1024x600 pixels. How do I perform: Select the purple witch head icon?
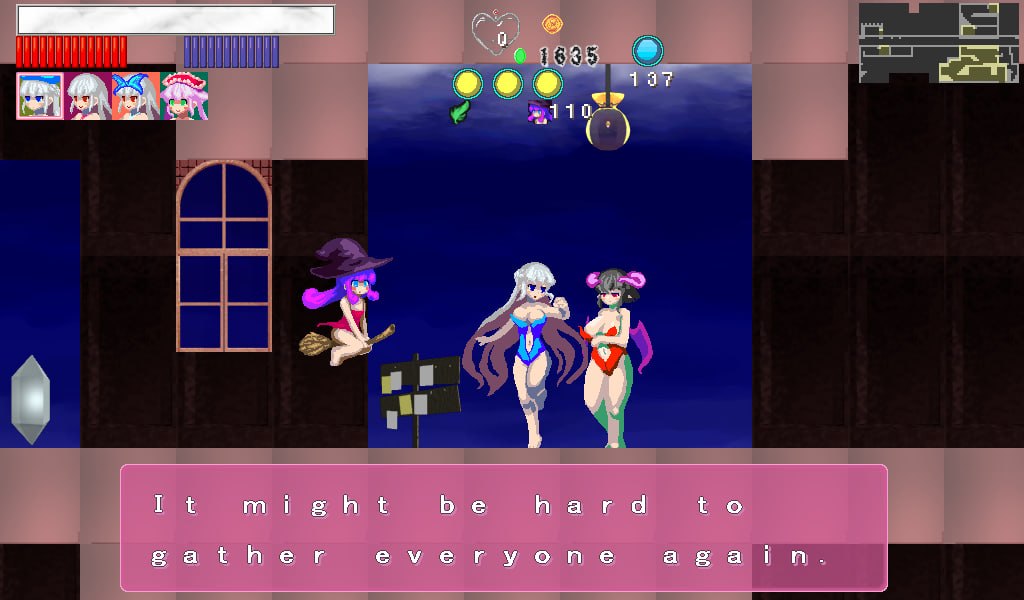click(x=539, y=112)
